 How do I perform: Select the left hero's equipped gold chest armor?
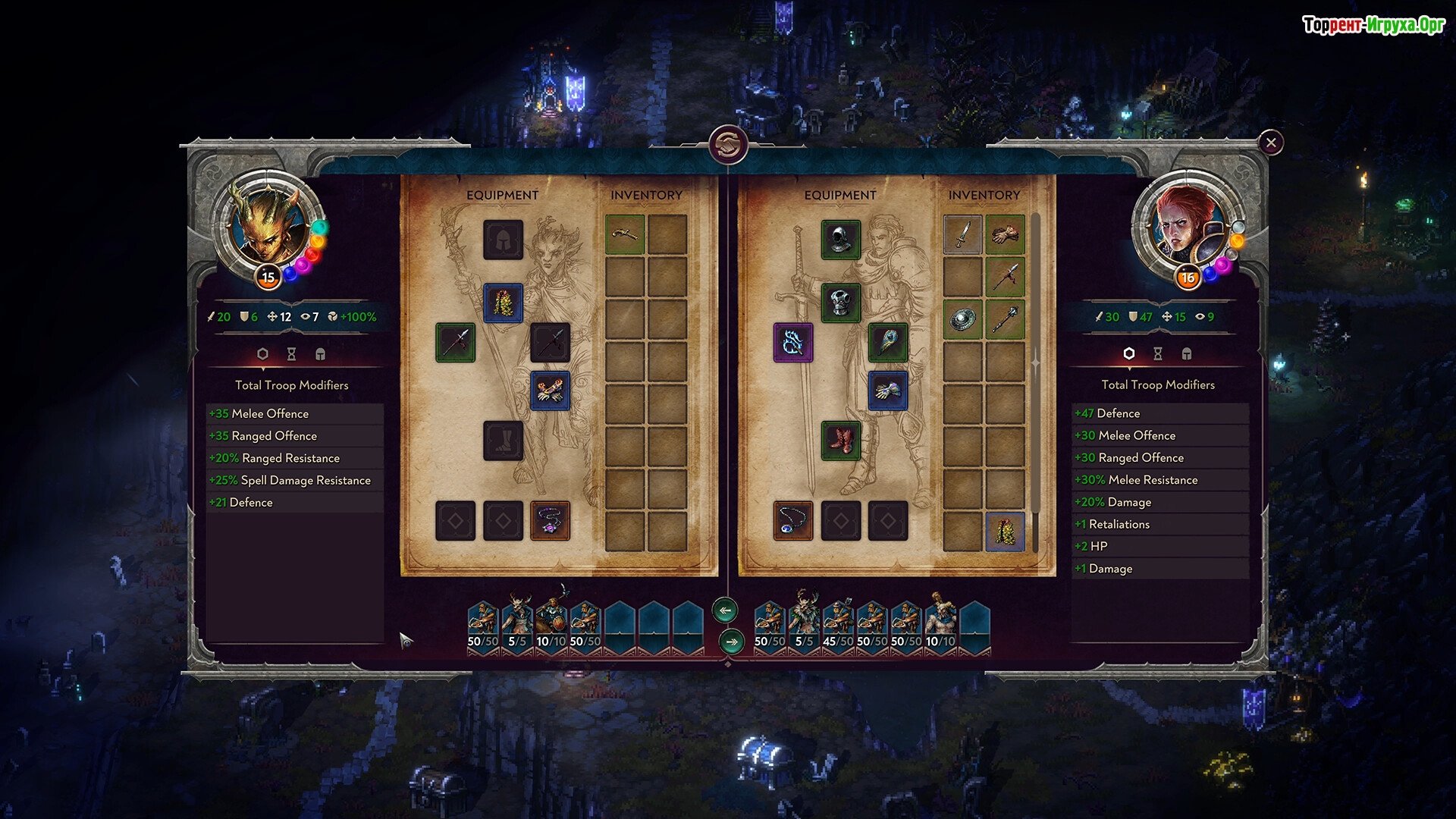click(504, 303)
